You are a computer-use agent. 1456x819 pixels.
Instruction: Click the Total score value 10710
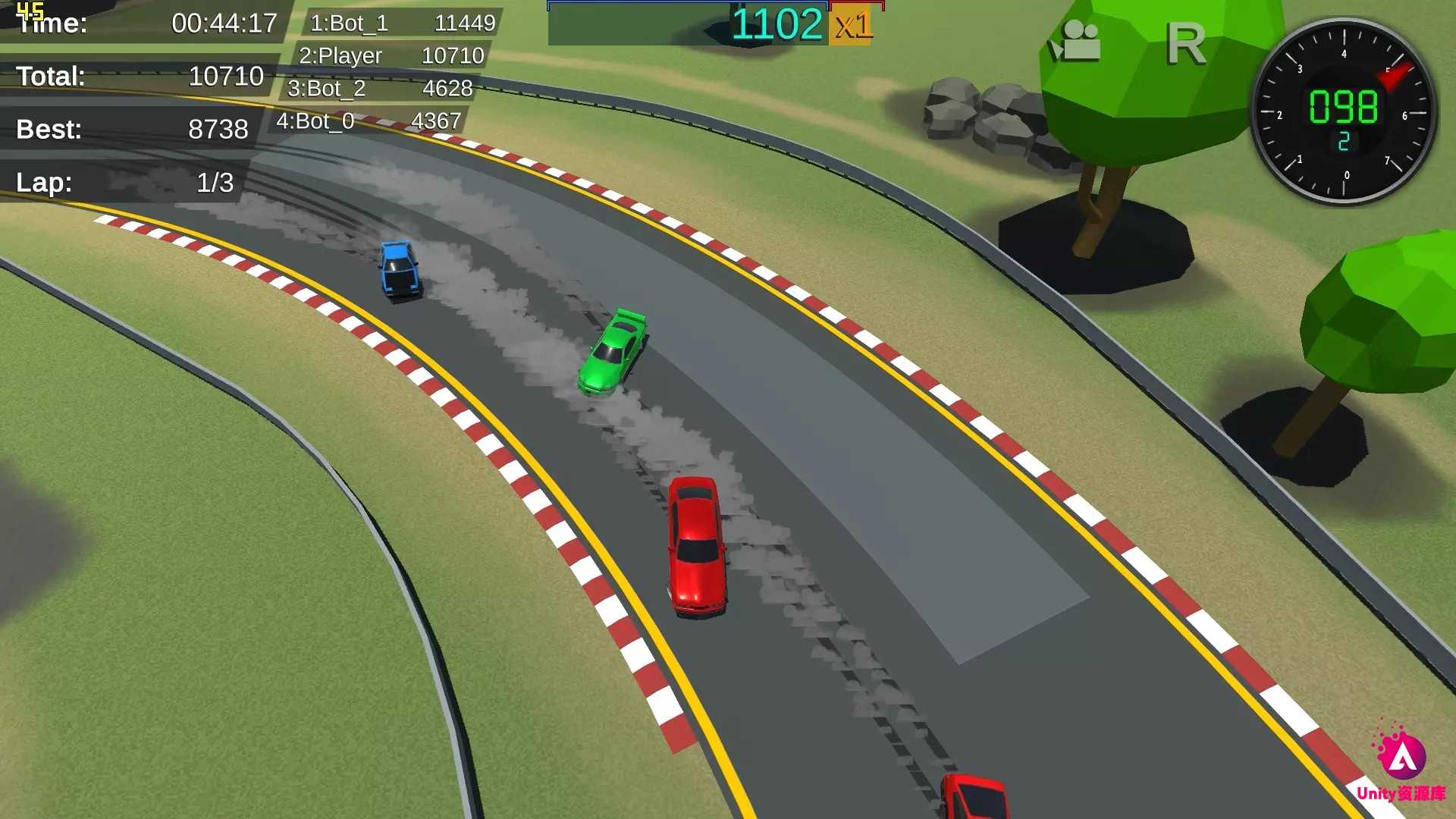[226, 77]
